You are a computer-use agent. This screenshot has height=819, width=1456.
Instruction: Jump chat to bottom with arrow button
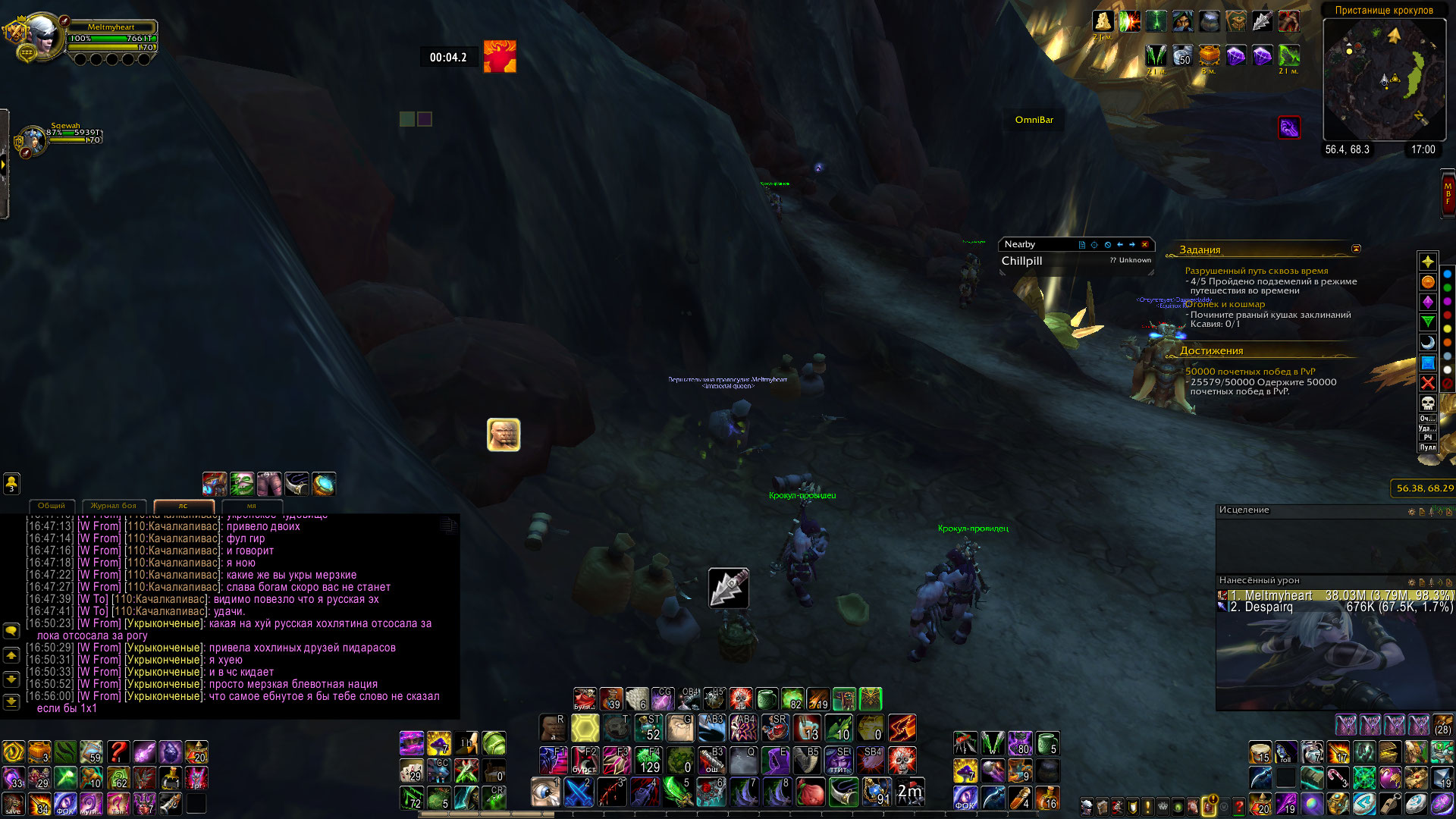click(11, 701)
